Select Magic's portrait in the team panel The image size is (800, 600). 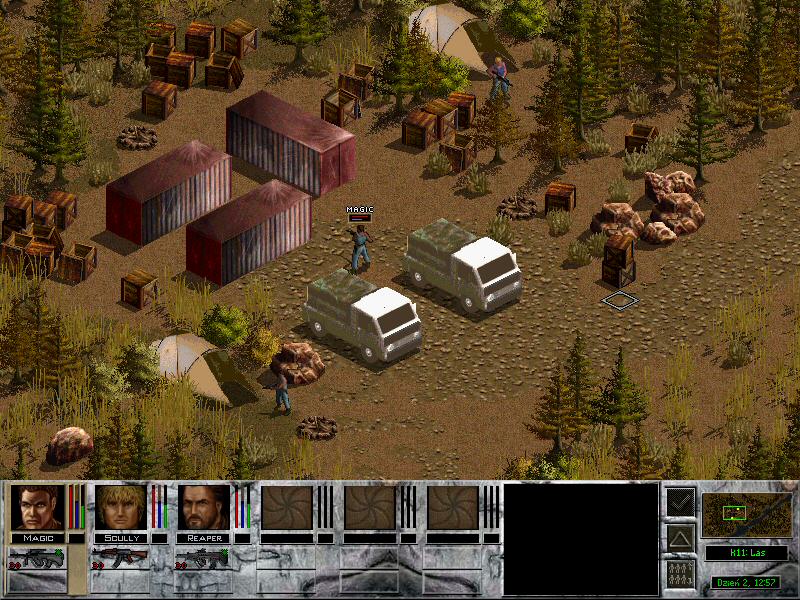click(37, 508)
